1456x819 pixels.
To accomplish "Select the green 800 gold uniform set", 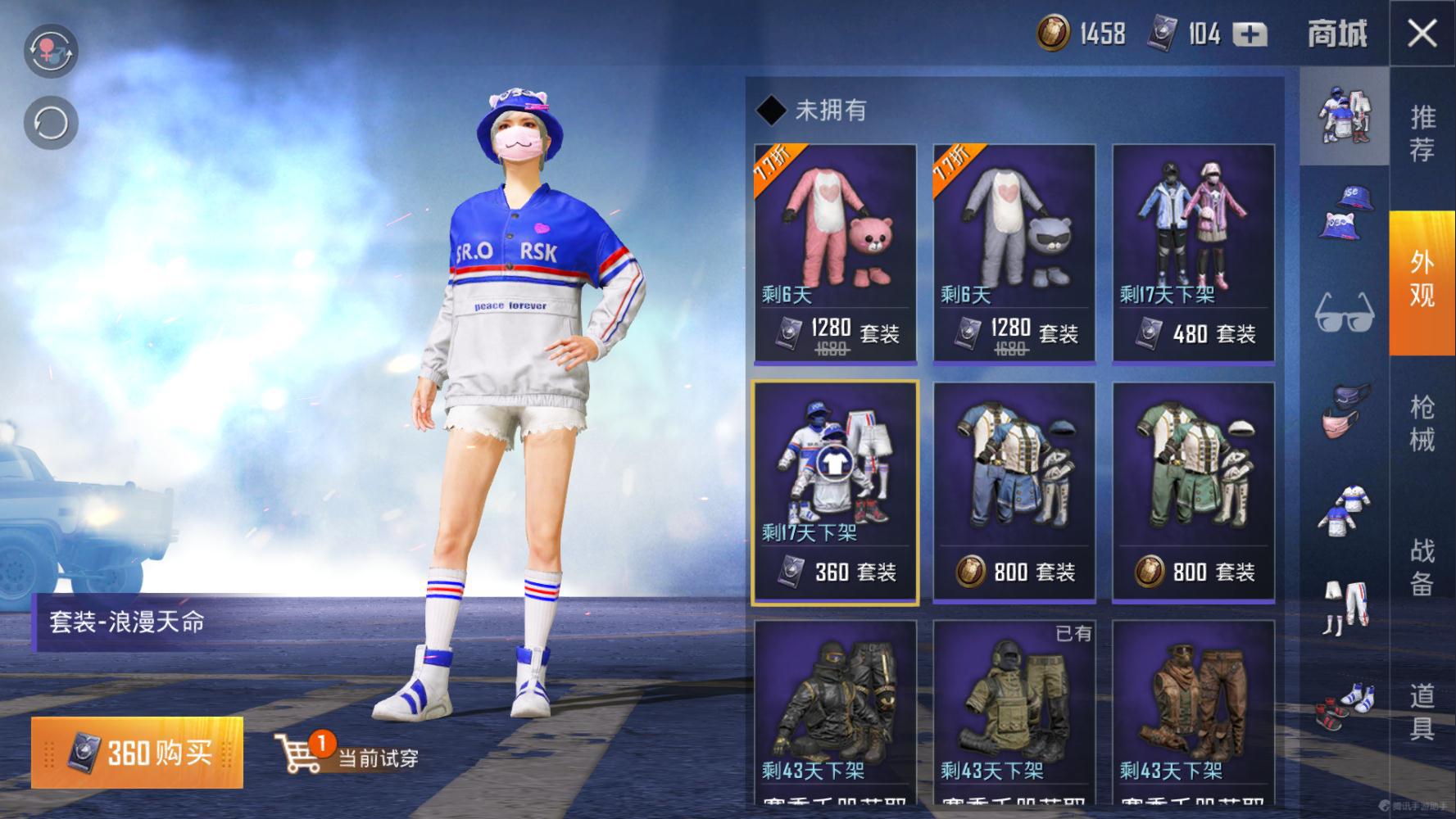I will [x=1193, y=491].
